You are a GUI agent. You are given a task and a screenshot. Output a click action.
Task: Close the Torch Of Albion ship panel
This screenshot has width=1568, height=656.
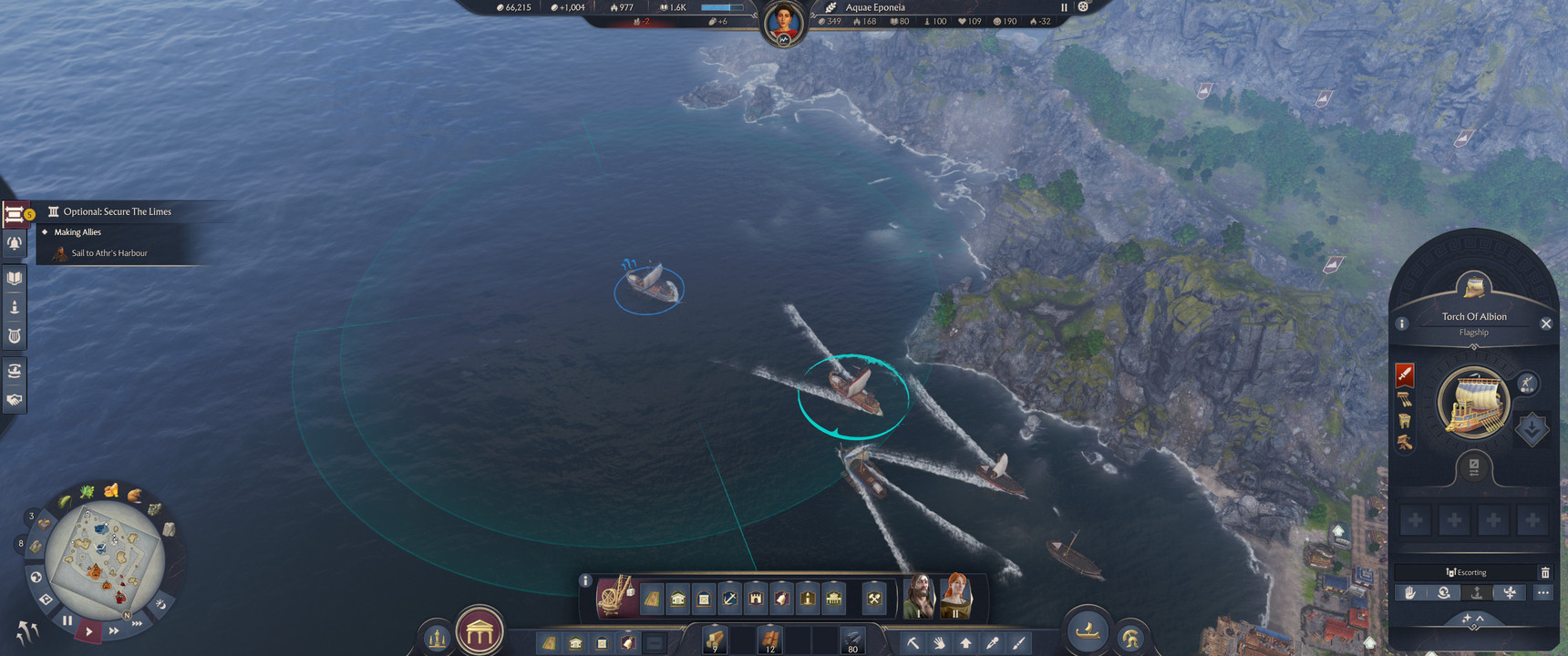[x=1545, y=323]
